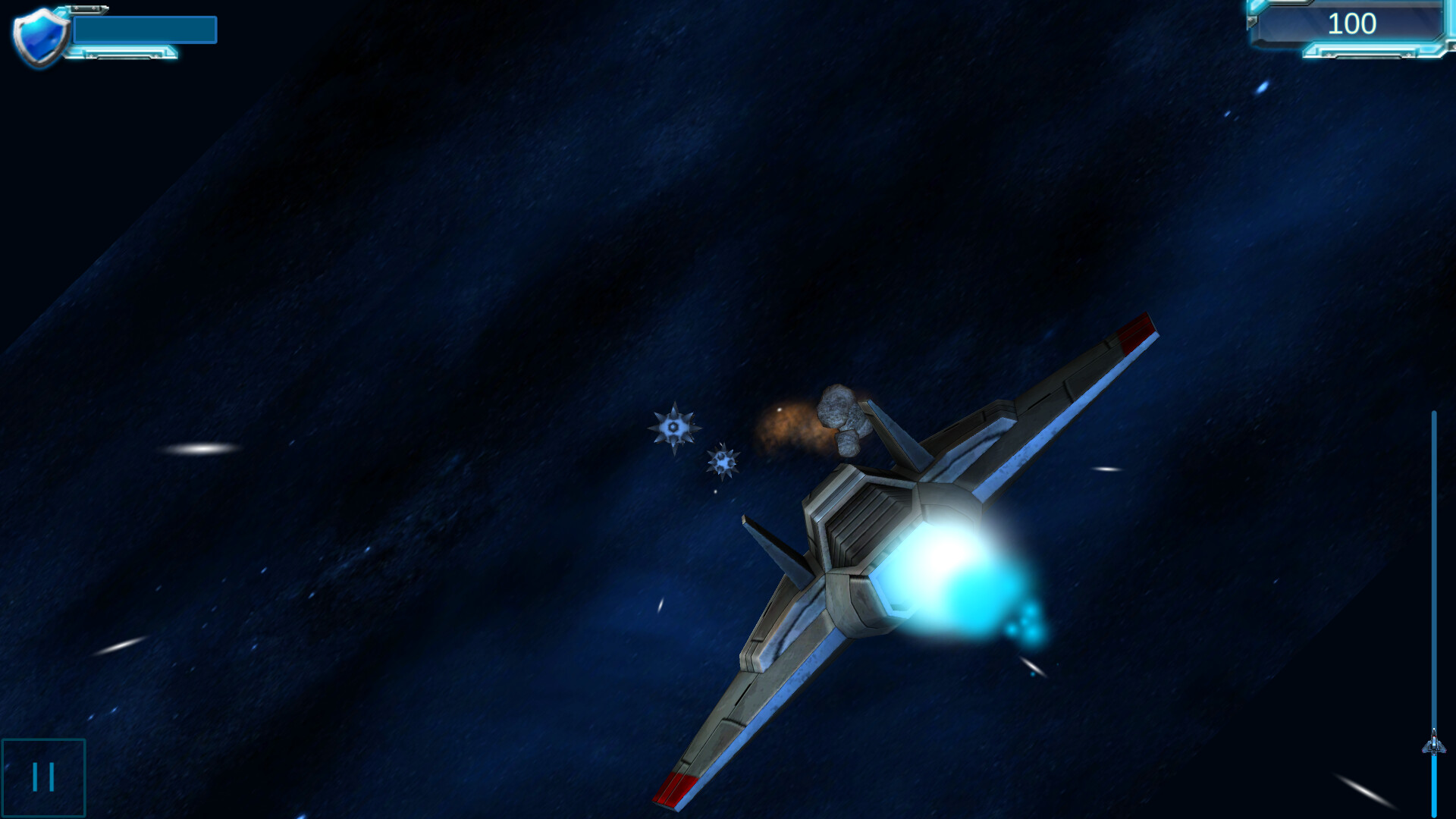
Task: Click the top of the progress track
Action: point(1436,413)
